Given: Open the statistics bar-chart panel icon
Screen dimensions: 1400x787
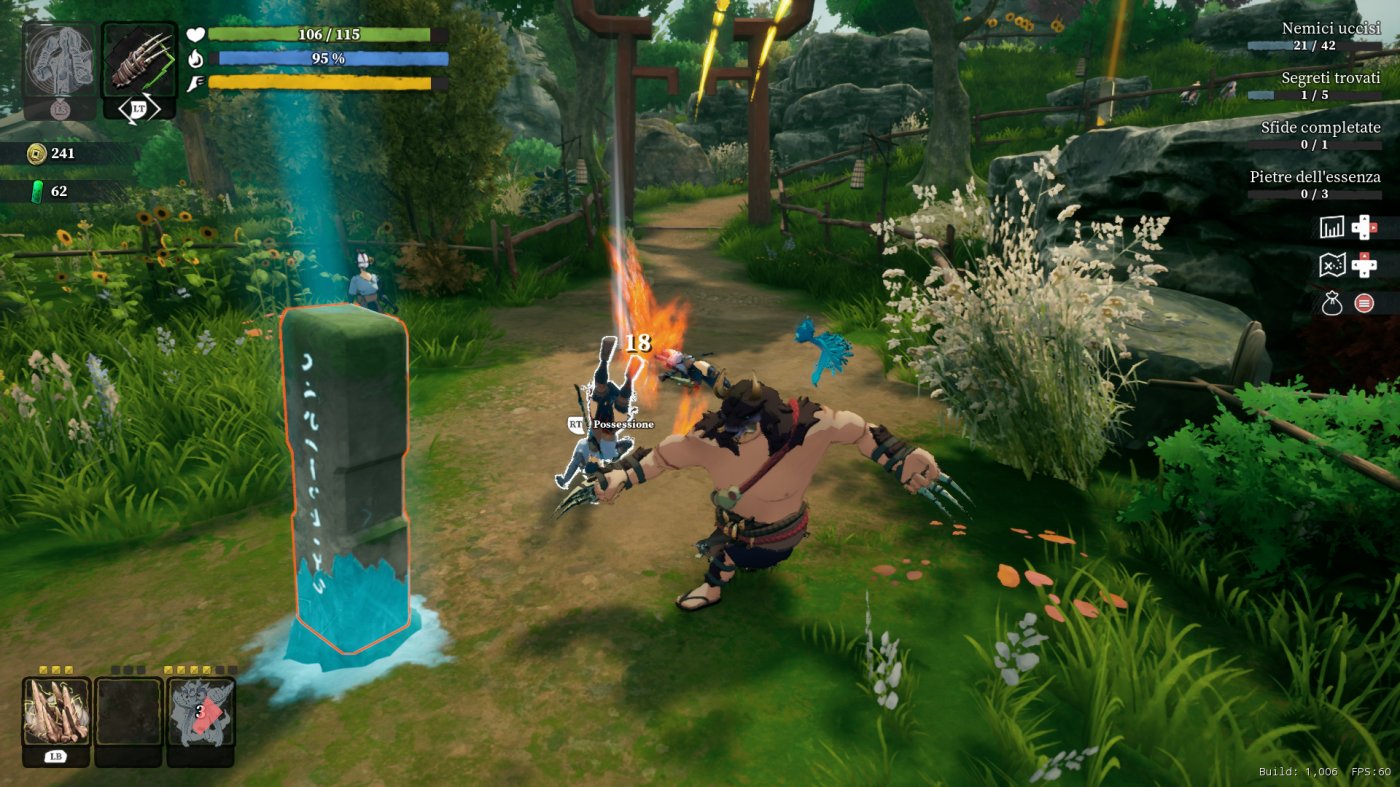Looking at the screenshot, I should [x=1332, y=227].
